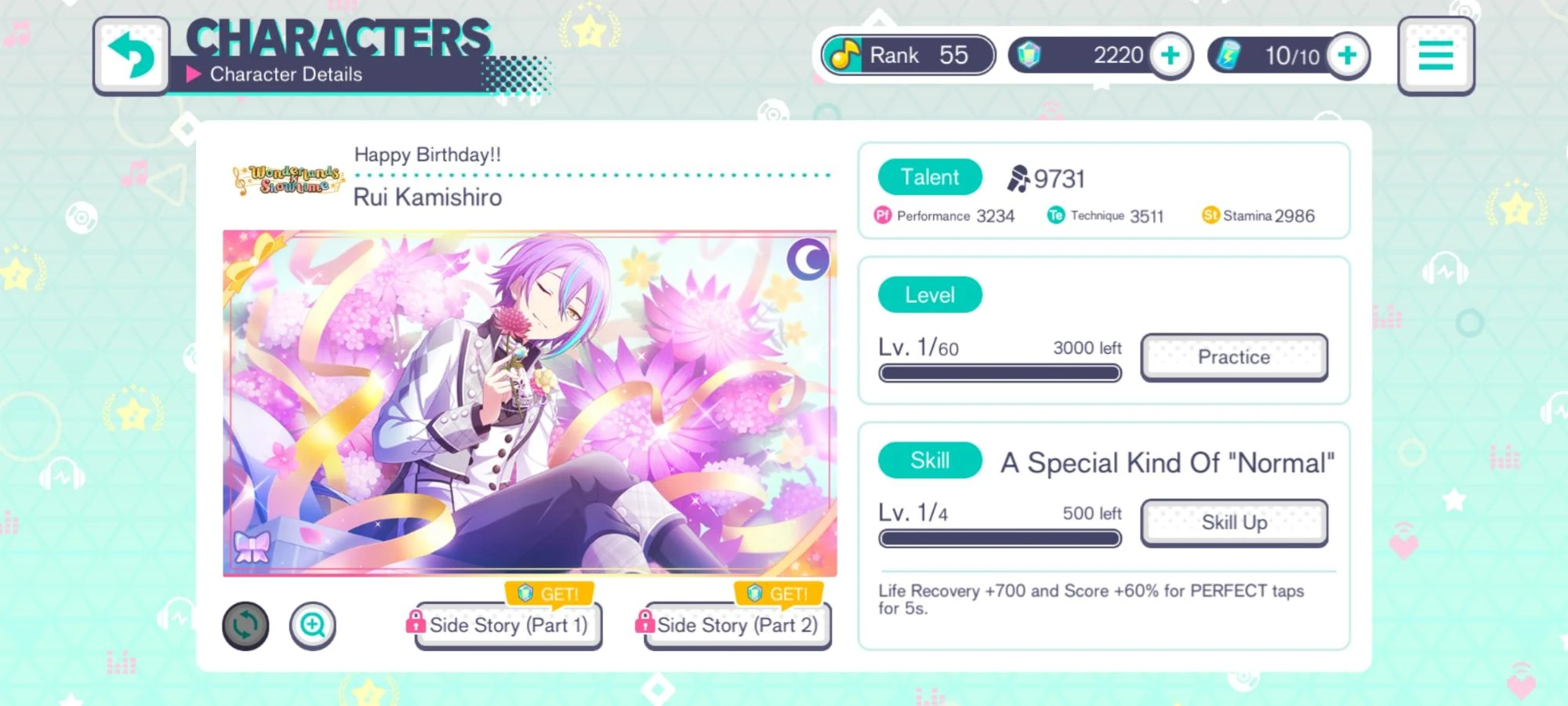The image size is (1568, 706).
Task: Click the skill experience progress bar
Action: tap(1001, 538)
